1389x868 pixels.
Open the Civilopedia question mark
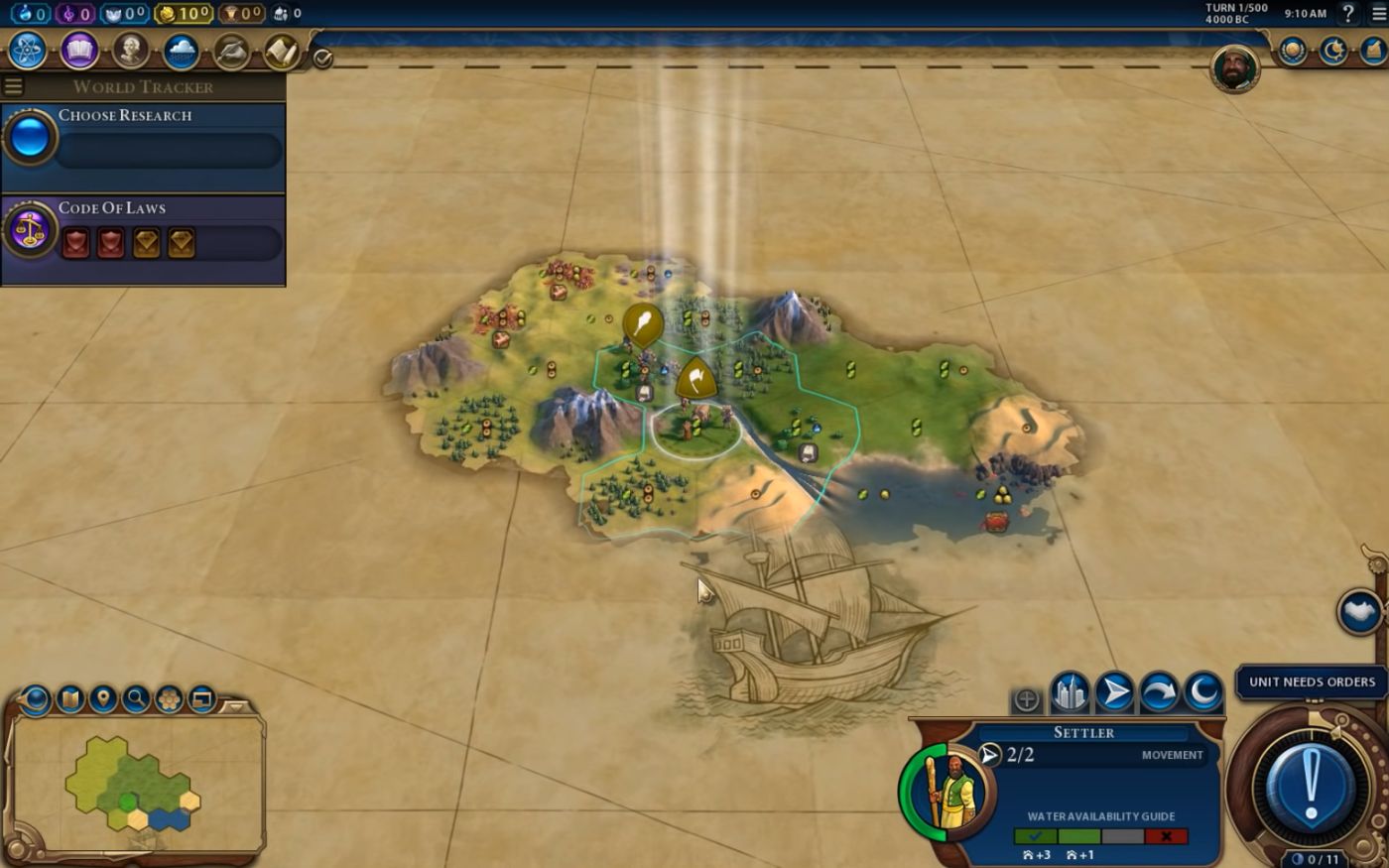click(x=1348, y=14)
